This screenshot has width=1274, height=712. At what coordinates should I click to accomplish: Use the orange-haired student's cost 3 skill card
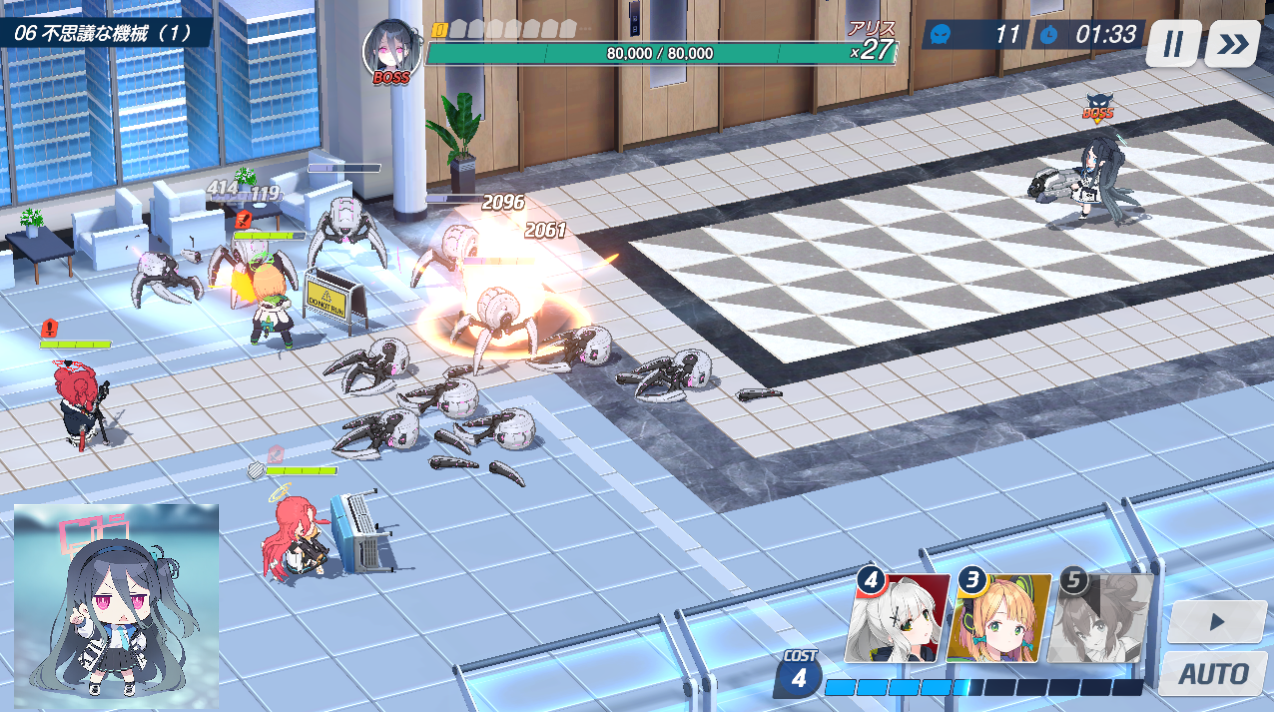tap(998, 619)
